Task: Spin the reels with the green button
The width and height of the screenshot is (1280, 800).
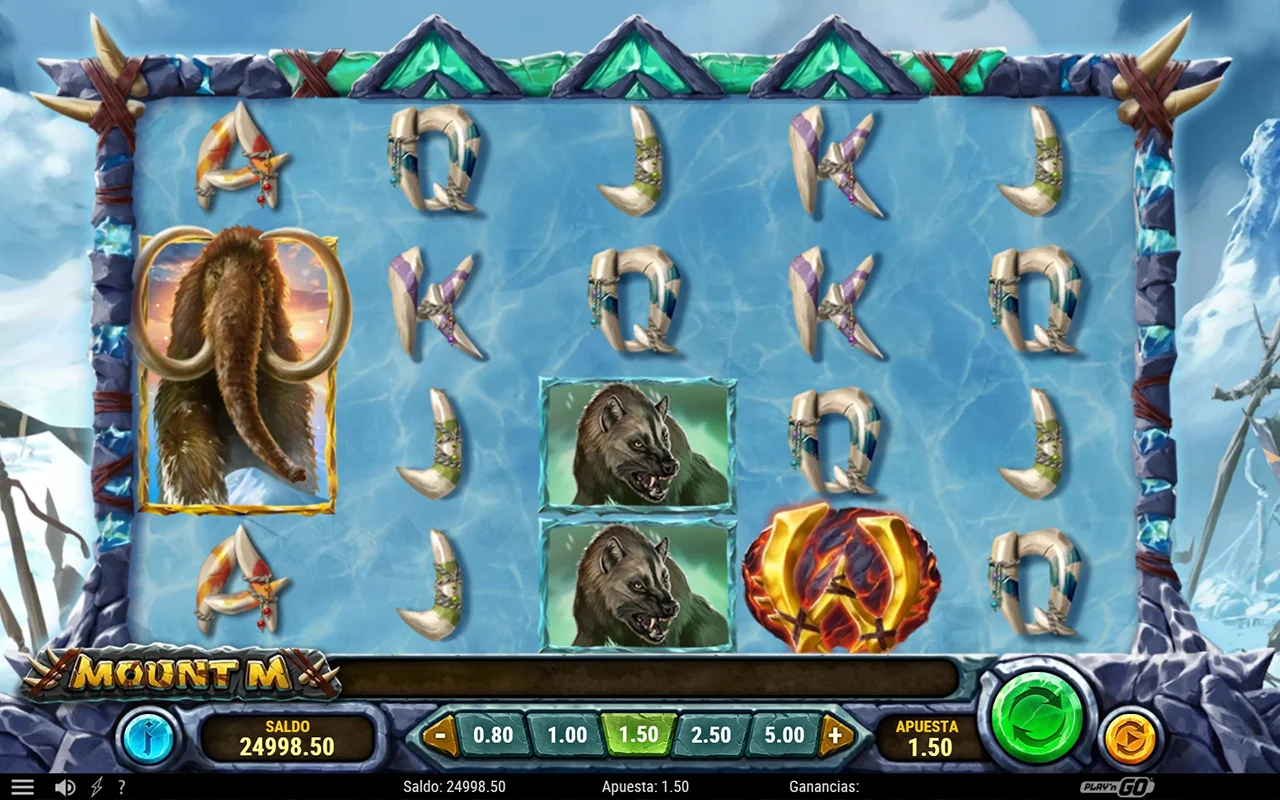Action: [x=1037, y=717]
